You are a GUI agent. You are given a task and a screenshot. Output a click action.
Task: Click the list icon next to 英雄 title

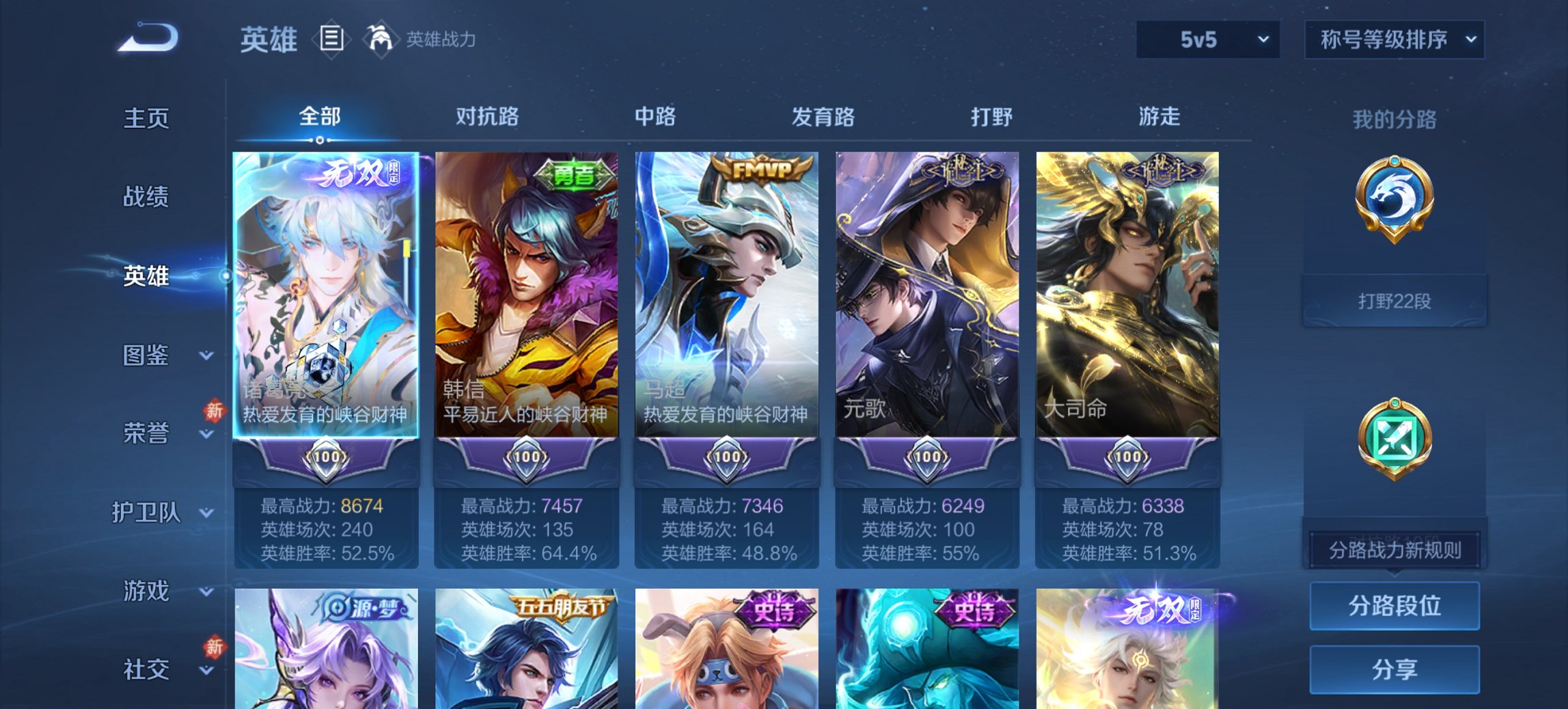coord(331,40)
